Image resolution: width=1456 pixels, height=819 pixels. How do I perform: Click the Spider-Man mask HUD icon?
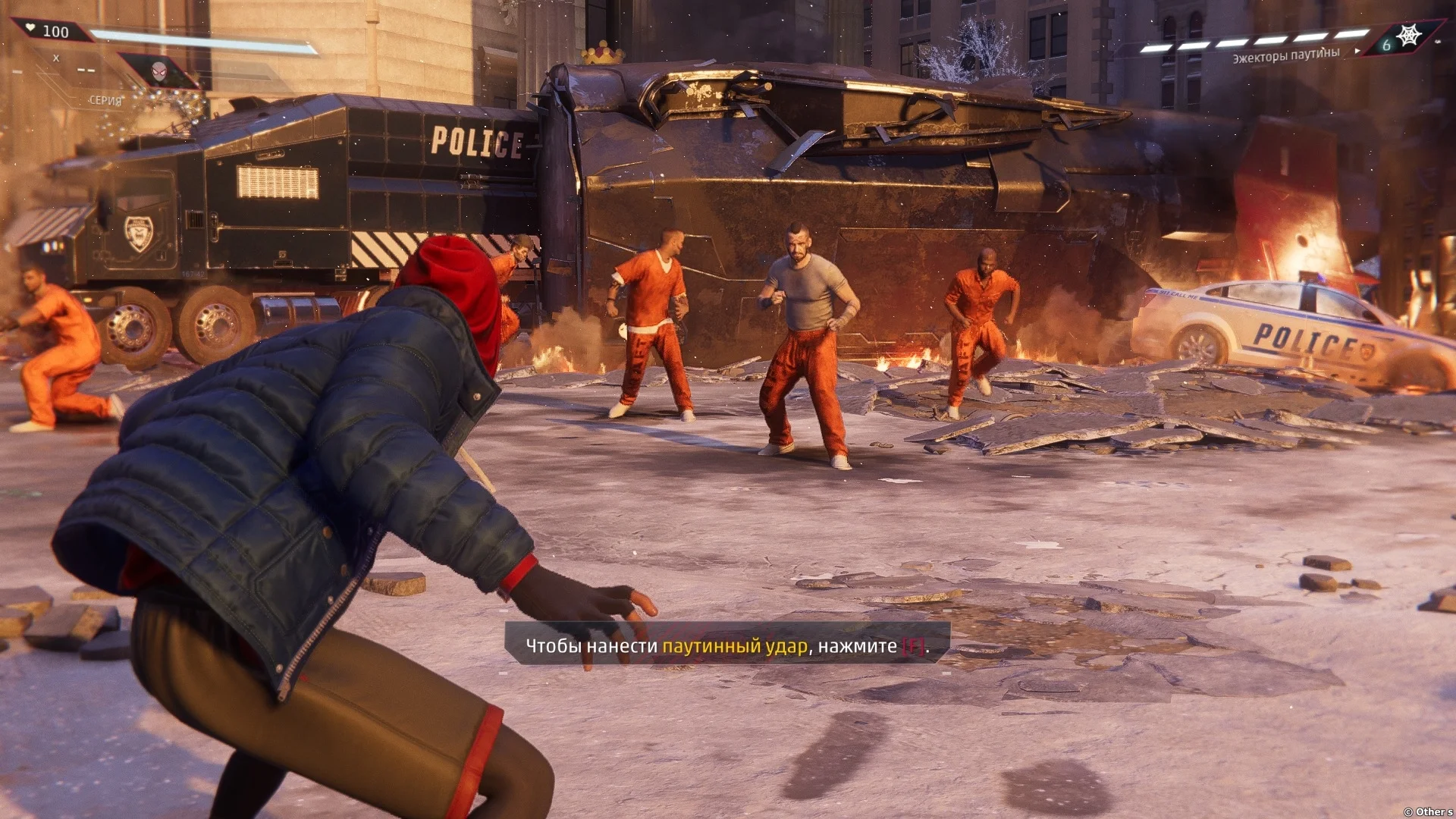point(158,70)
